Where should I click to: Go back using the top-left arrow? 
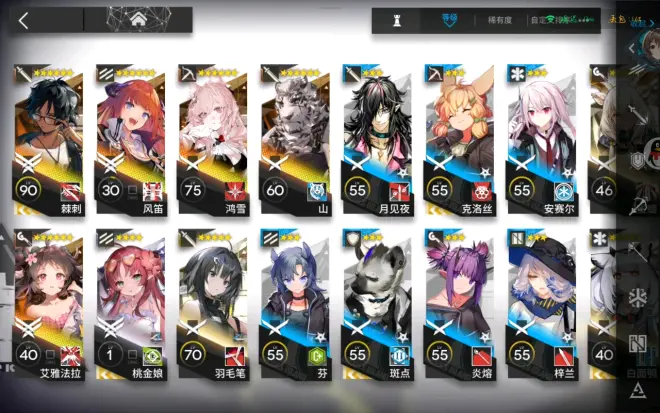[24, 19]
